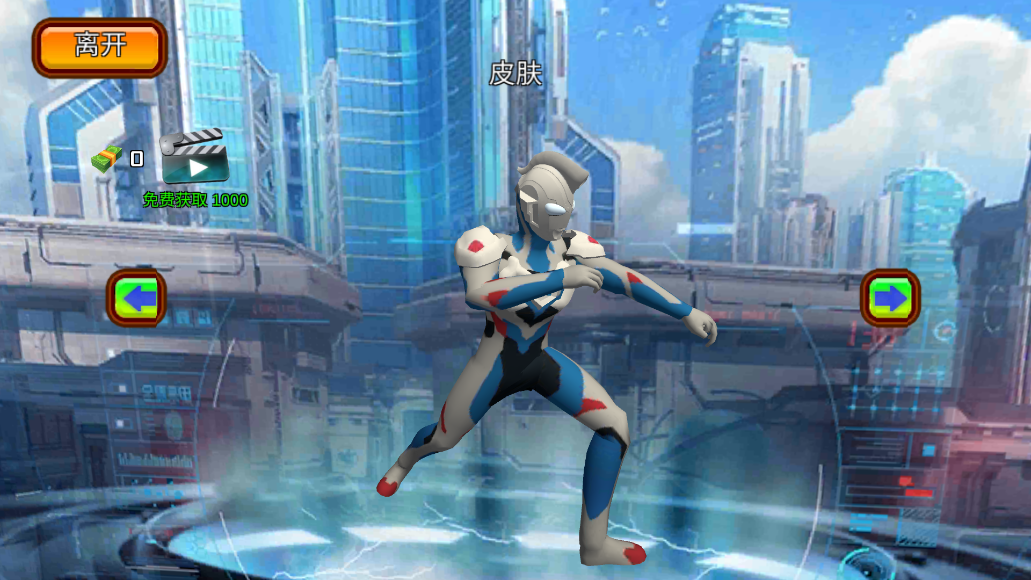This screenshot has width=1031, height=580.
Task: Show the previous skin with left arrow
Action: tap(137, 297)
